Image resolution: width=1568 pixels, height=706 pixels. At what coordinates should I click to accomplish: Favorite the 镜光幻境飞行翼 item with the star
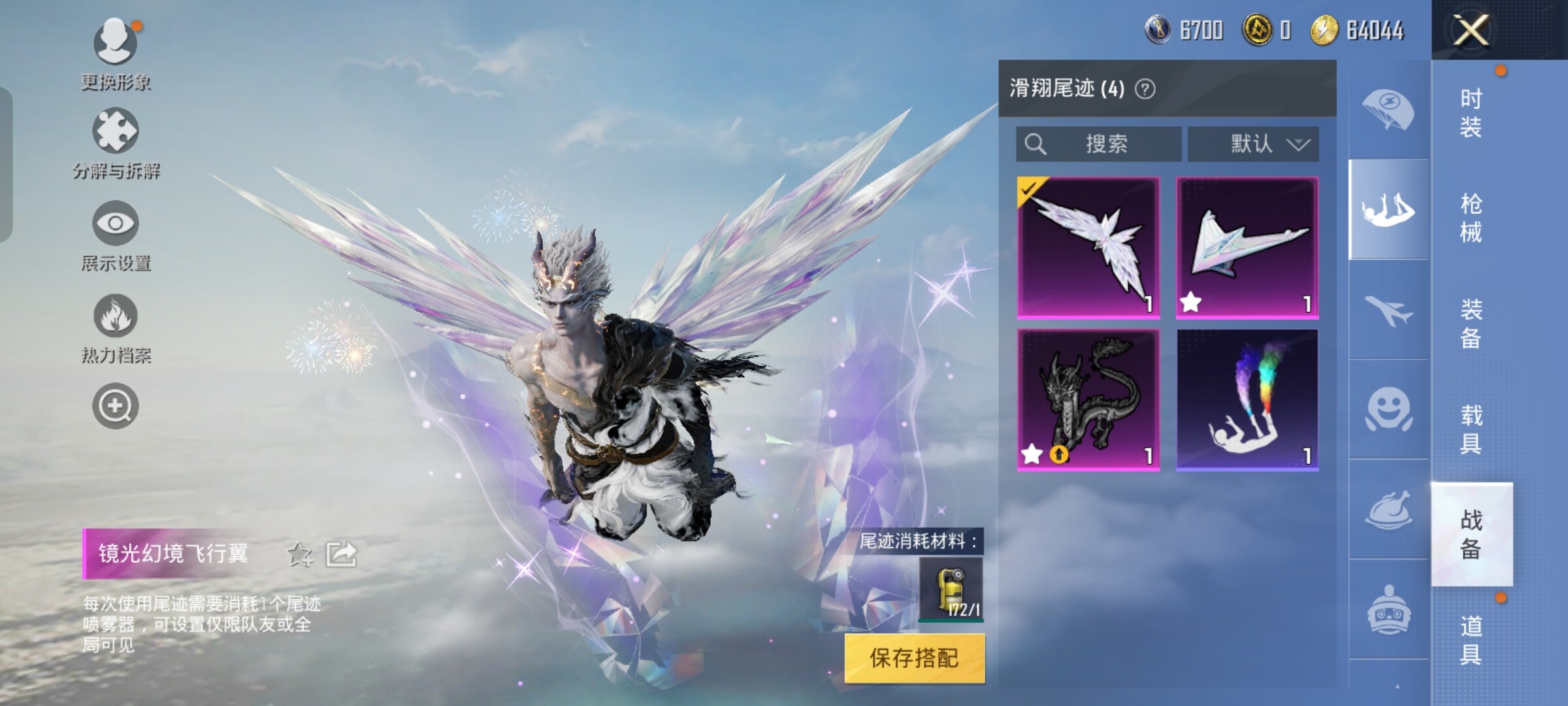[300, 555]
